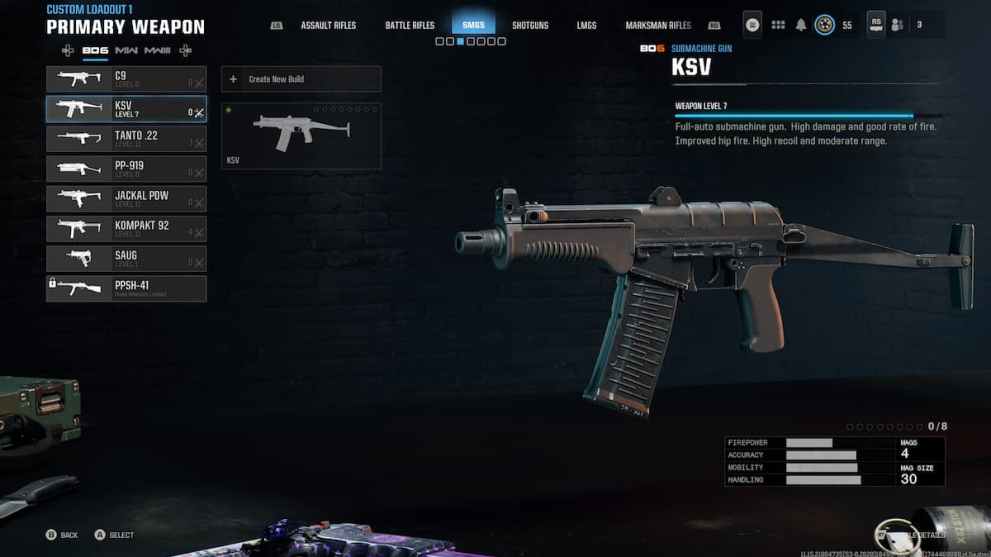The image size is (991, 557).
Task: Open the notifications bell
Action: click(801, 25)
